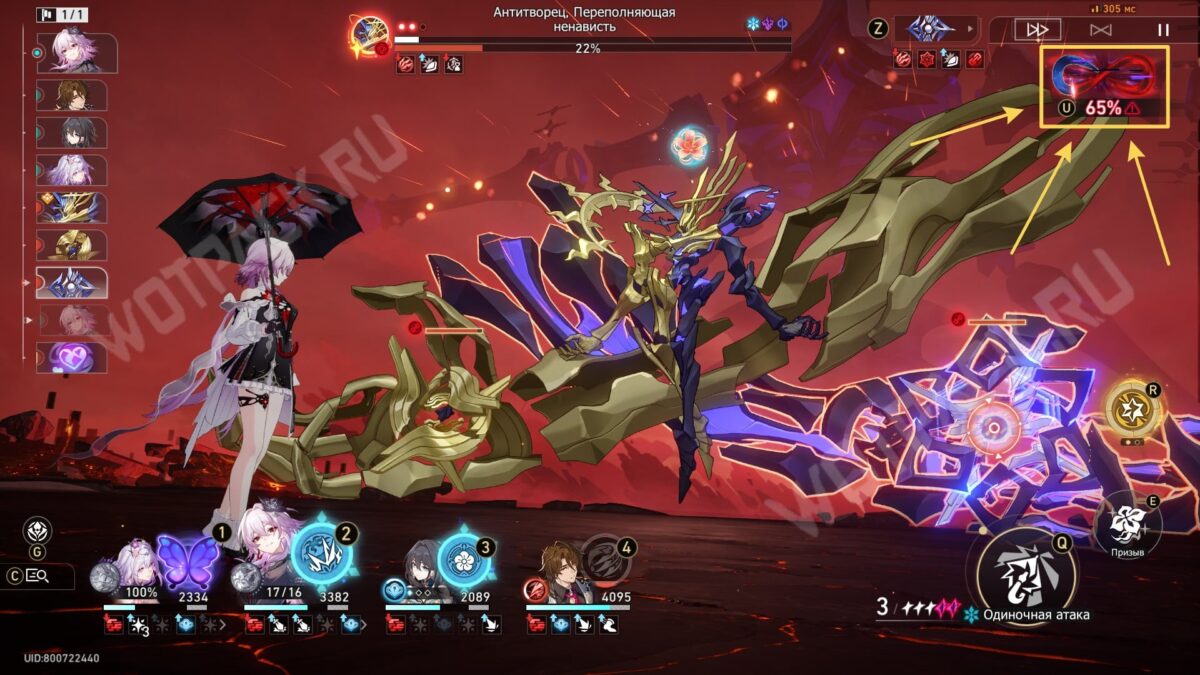1200x675 pixels.
Task: Click the round flower emblem icon above G
Action: pos(37,531)
